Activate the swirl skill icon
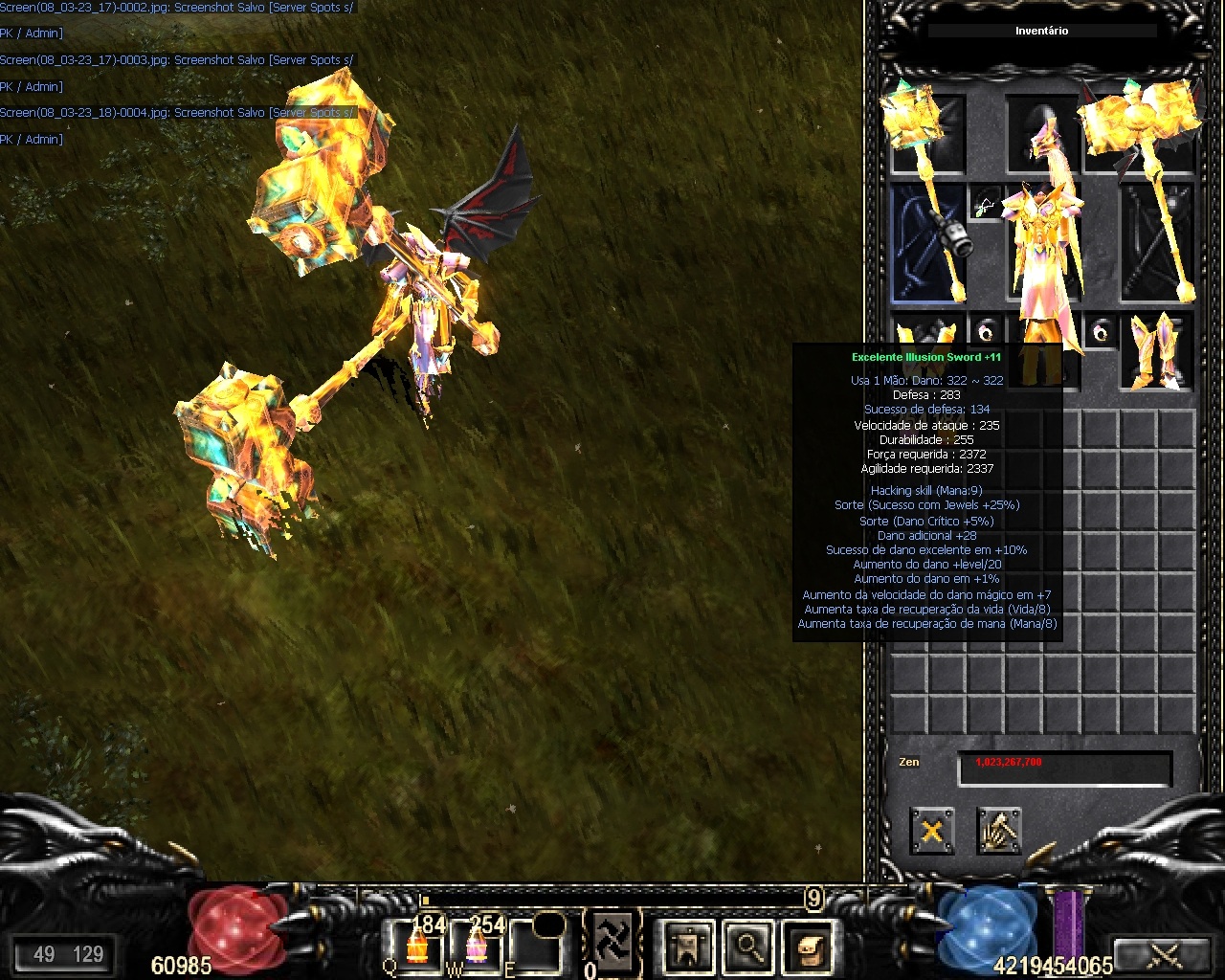Viewport: 1225px width, 980px height. pos(612,935)
